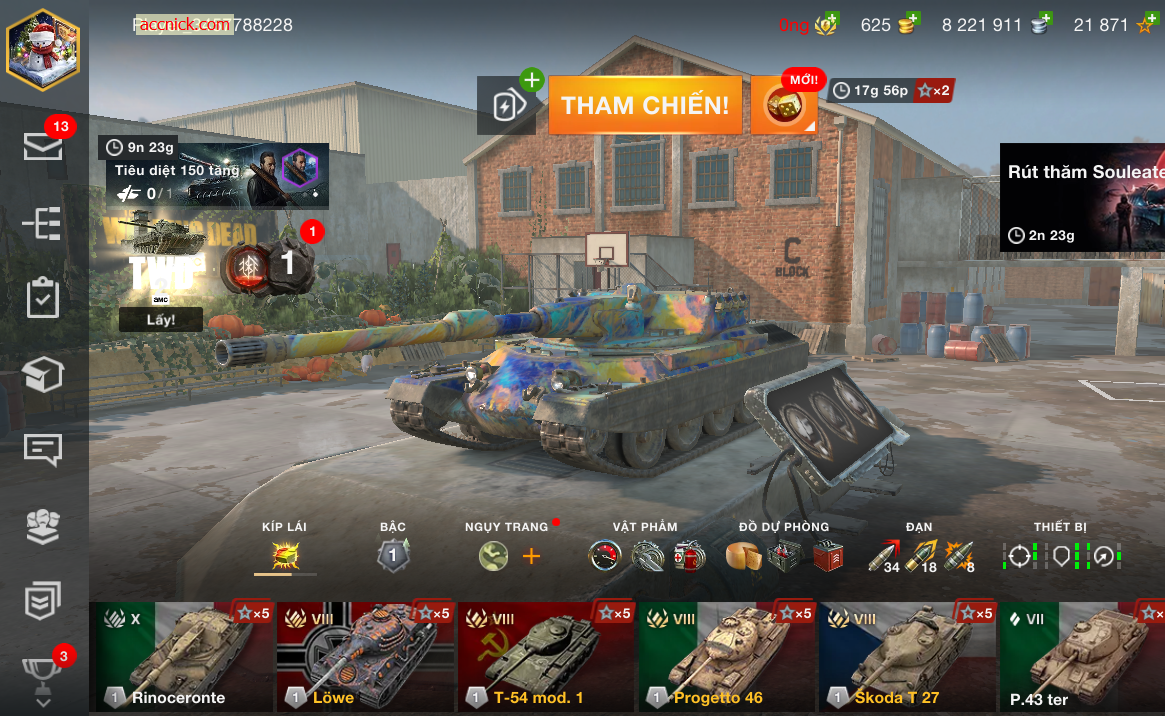The width and height of the screenshot is (1165, 716).
Task: Choose the T-54 mod. 1 tank
Action: [546, 656]
